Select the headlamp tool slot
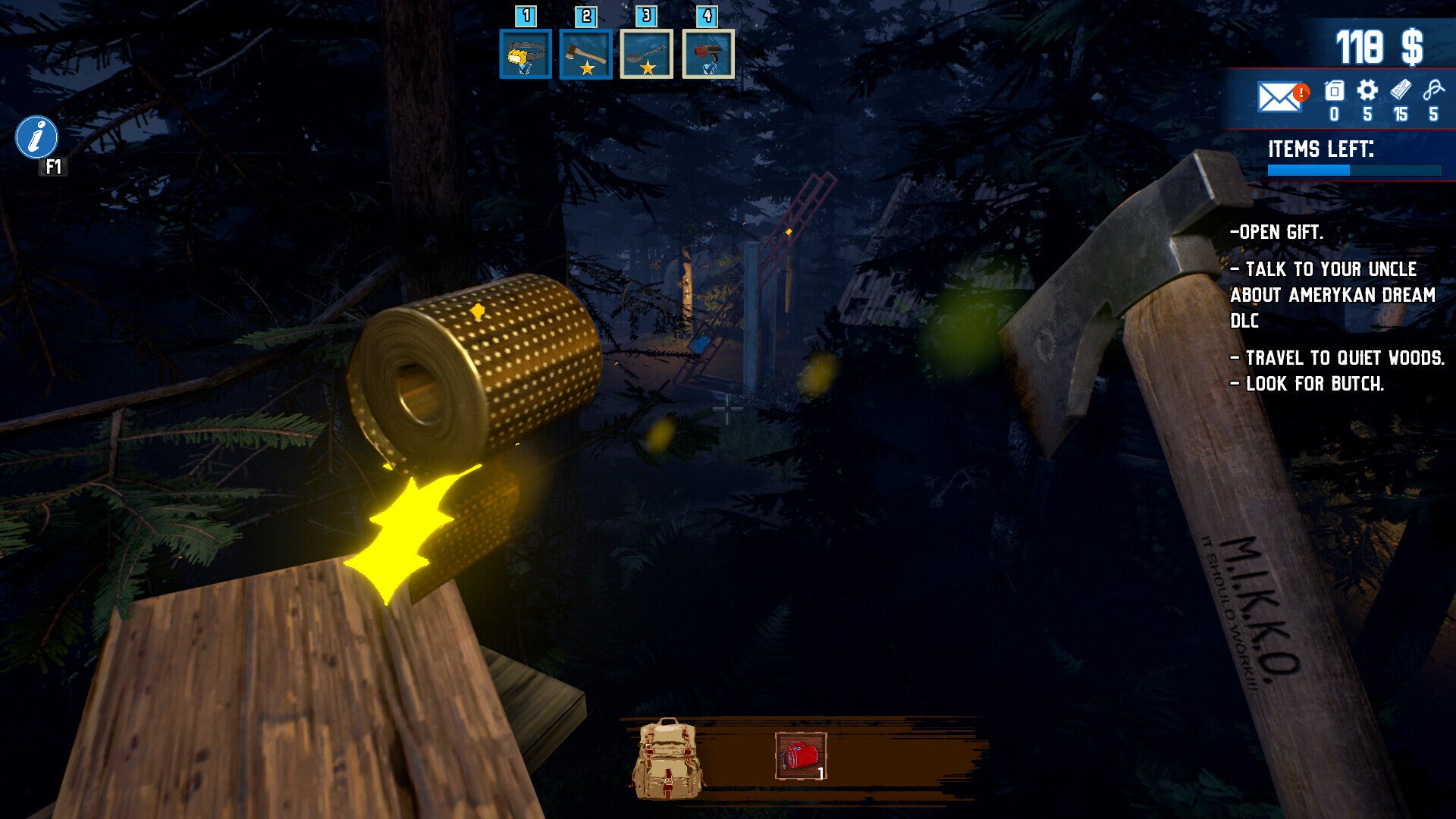 point(526,54)
